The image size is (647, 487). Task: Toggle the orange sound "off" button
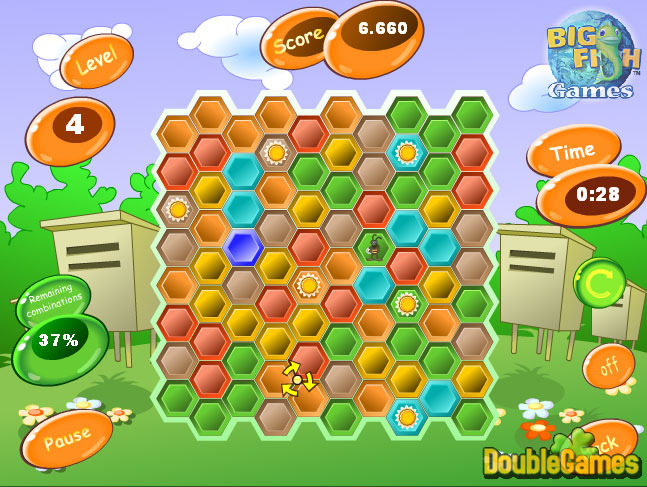607,366
